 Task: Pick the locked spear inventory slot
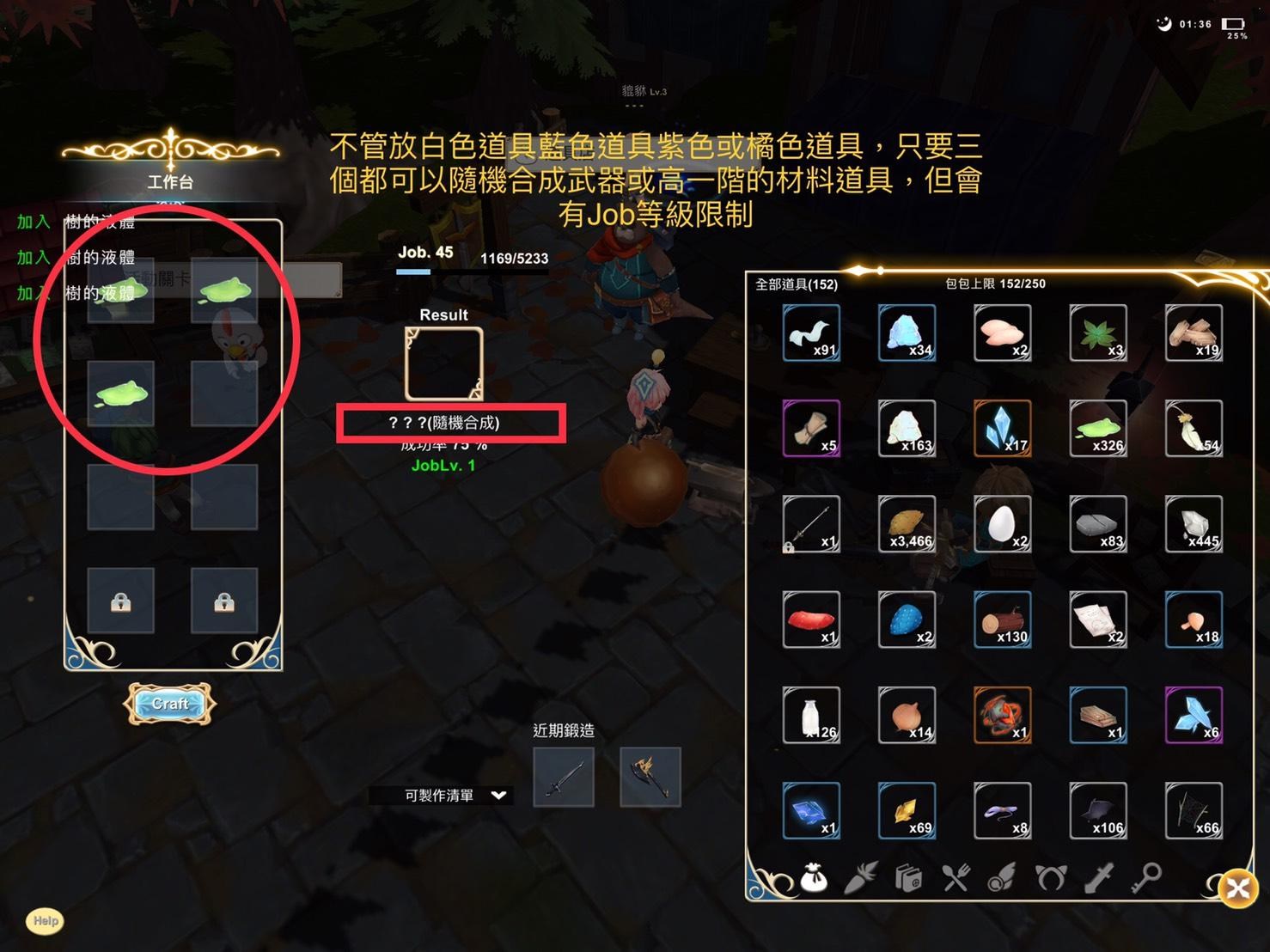click(x=812, y=523)
